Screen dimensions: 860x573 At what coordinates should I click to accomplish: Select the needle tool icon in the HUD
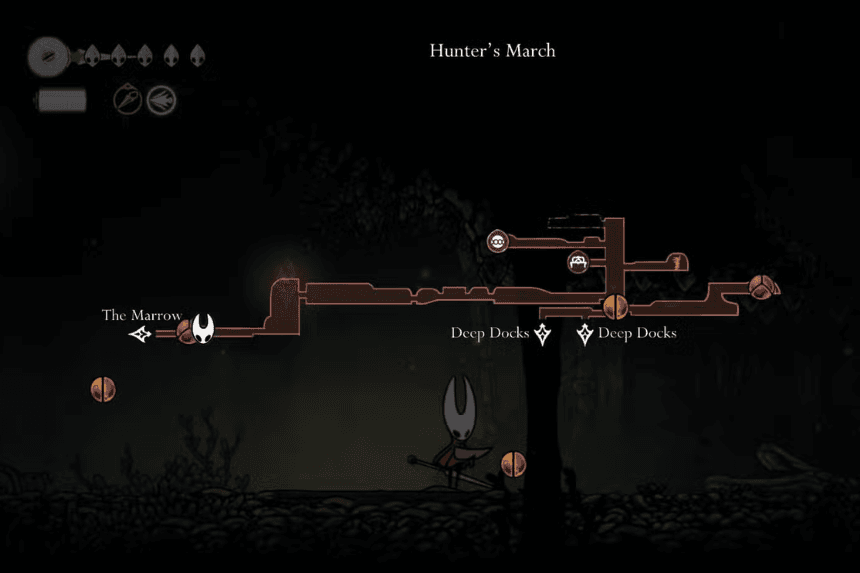127,99
